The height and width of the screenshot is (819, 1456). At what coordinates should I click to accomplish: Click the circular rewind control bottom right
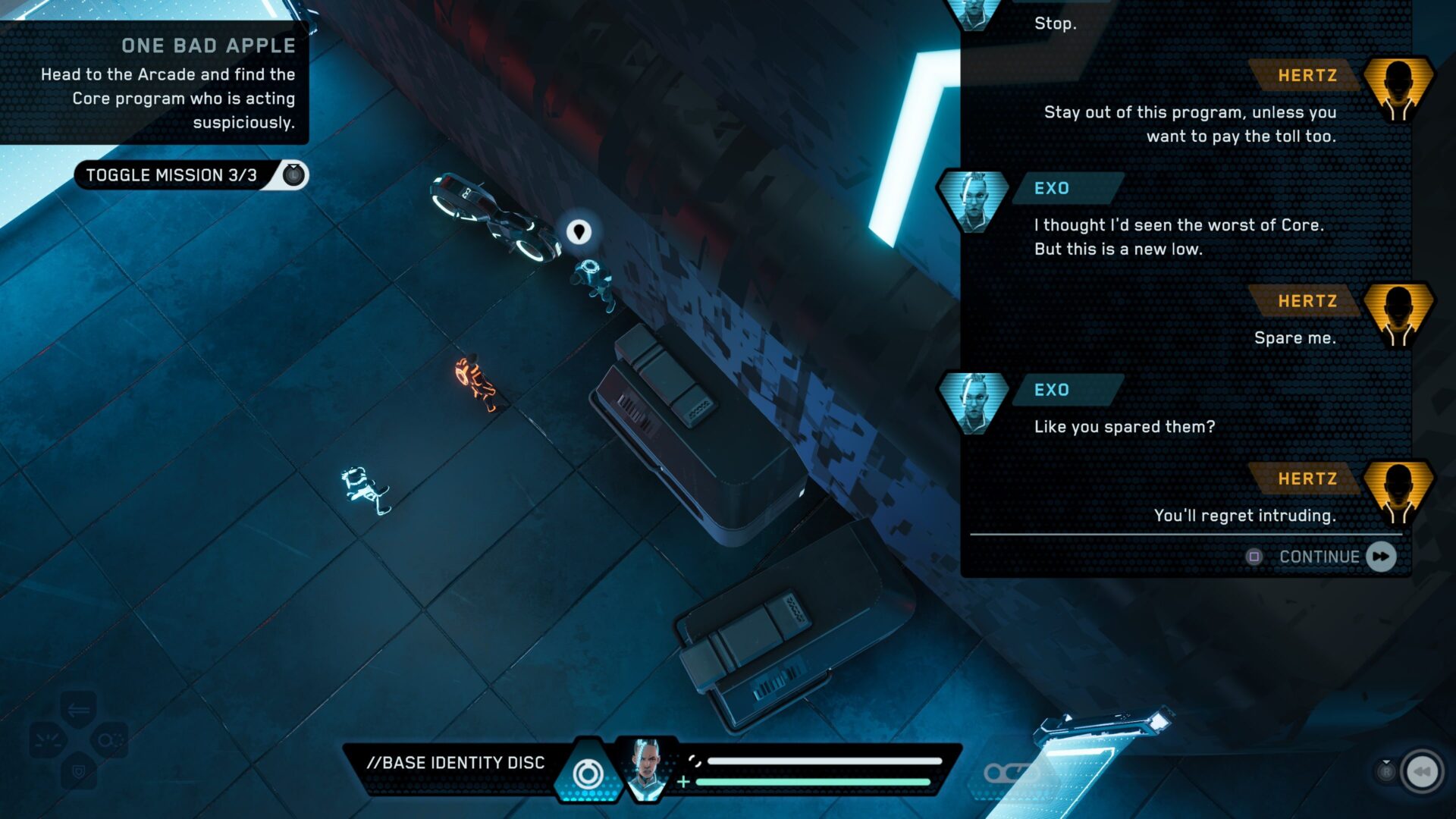(x=1420, y=771)
